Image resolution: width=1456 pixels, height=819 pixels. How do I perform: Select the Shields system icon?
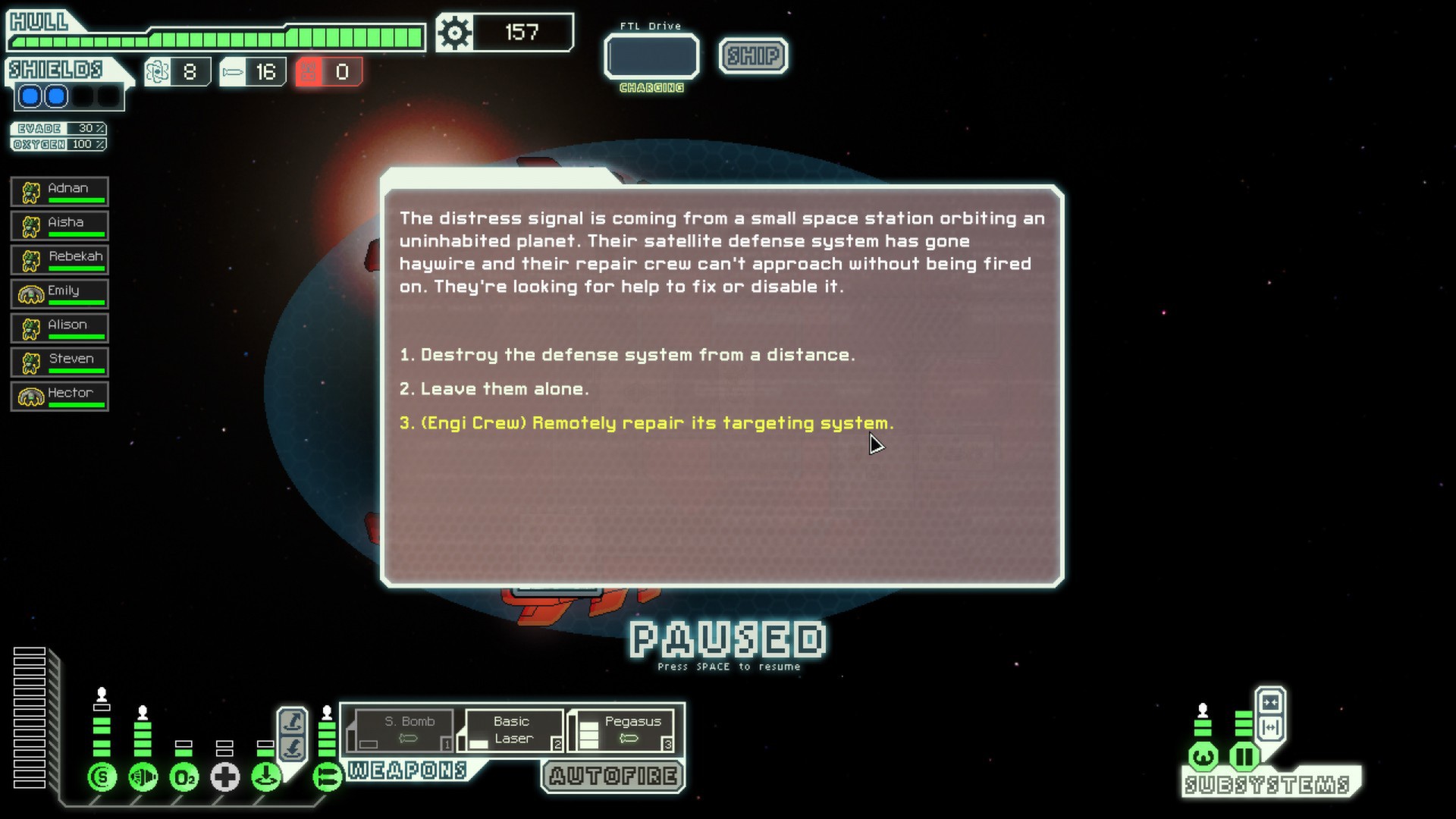102,777
